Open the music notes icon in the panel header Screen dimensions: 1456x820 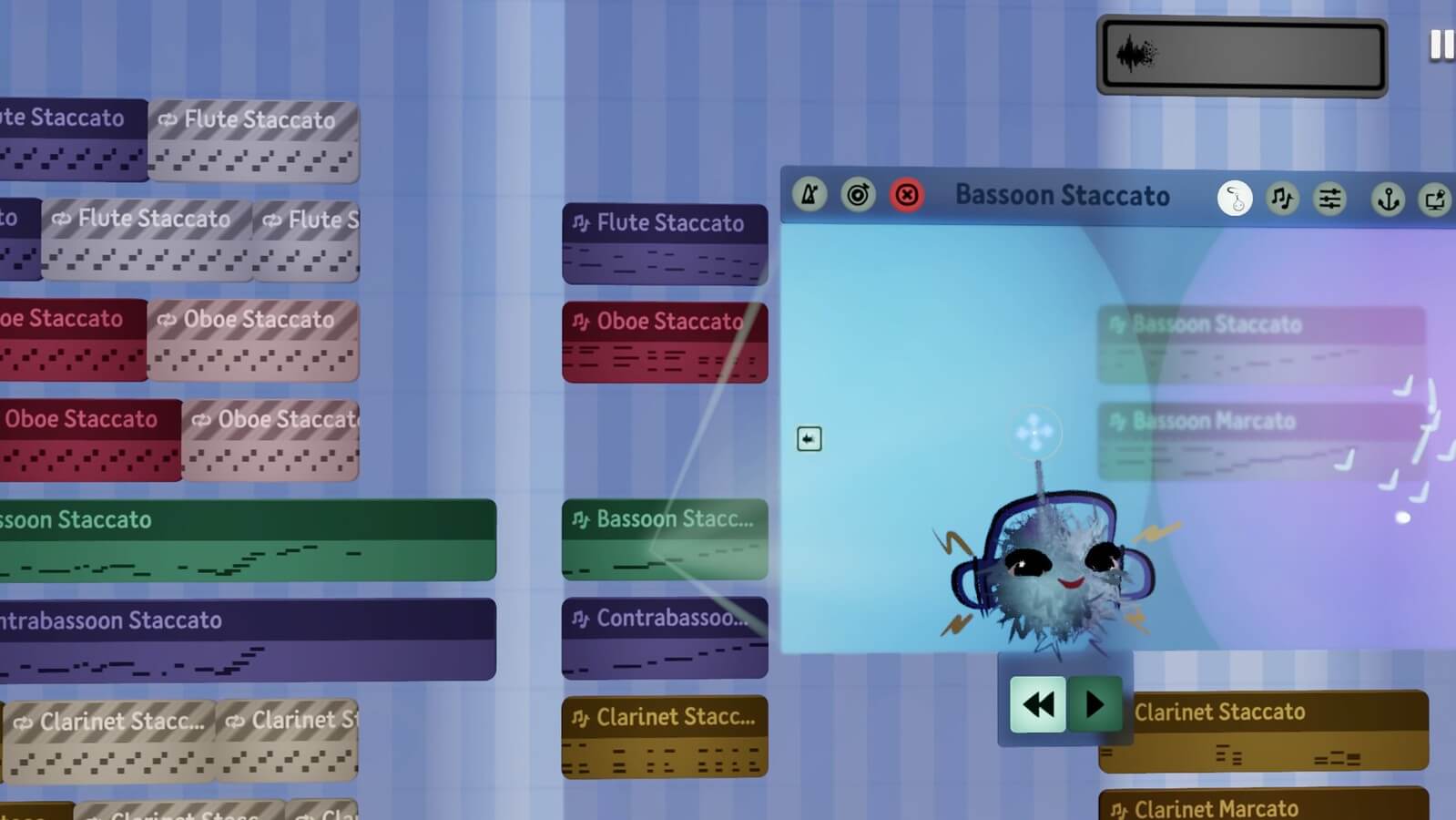click(1282, 197)
